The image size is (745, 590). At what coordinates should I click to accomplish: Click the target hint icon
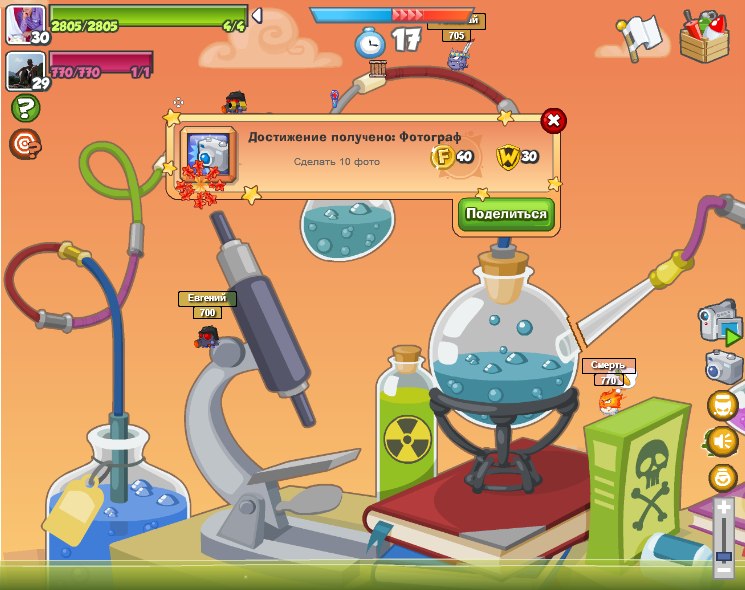25,144
